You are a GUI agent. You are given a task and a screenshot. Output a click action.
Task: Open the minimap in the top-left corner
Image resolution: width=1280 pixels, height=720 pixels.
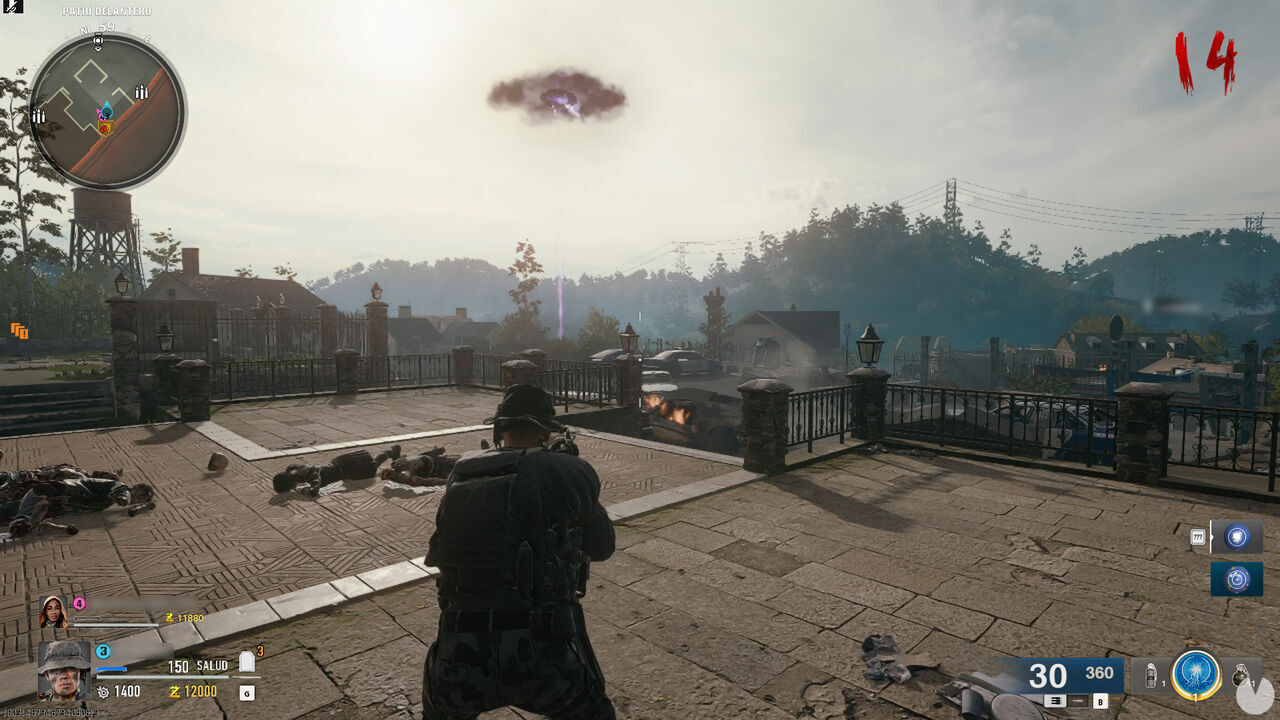(x=105, y=105)
